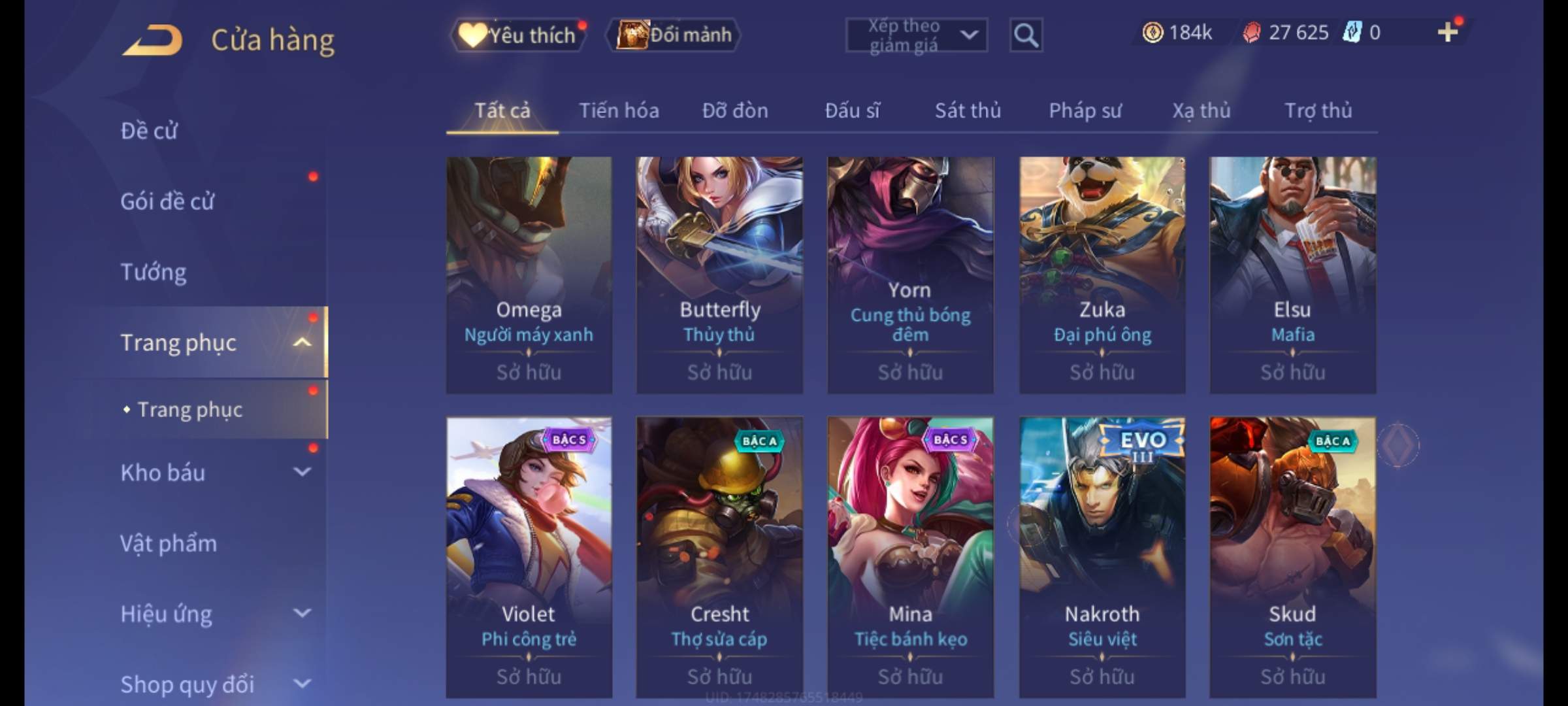Select the Butterfly Thủy thủ skin card
Screen dimensions: 1568x706
point(719,275)
